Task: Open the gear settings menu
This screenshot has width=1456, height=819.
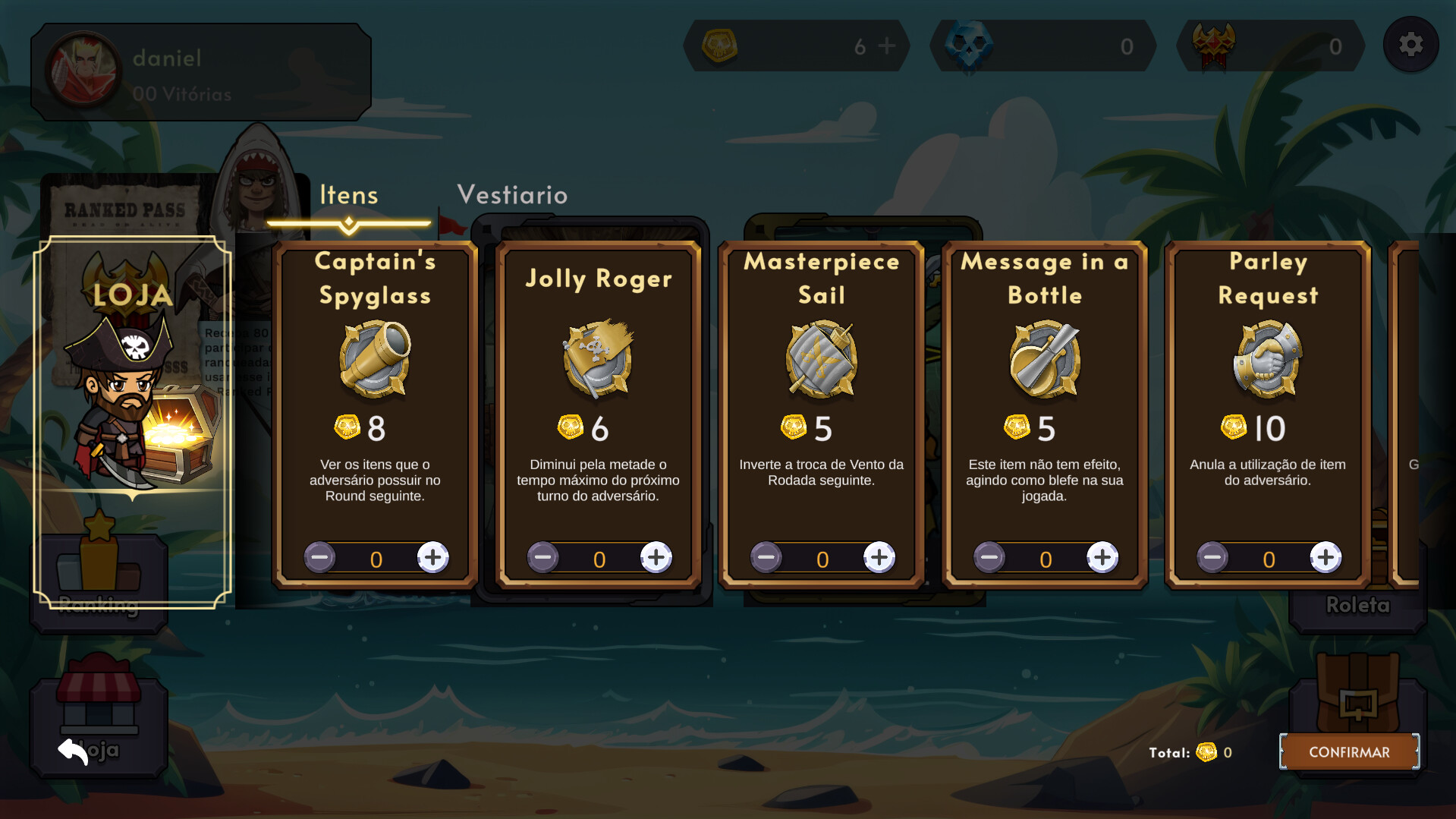Action: click(x=1410, y=45)
